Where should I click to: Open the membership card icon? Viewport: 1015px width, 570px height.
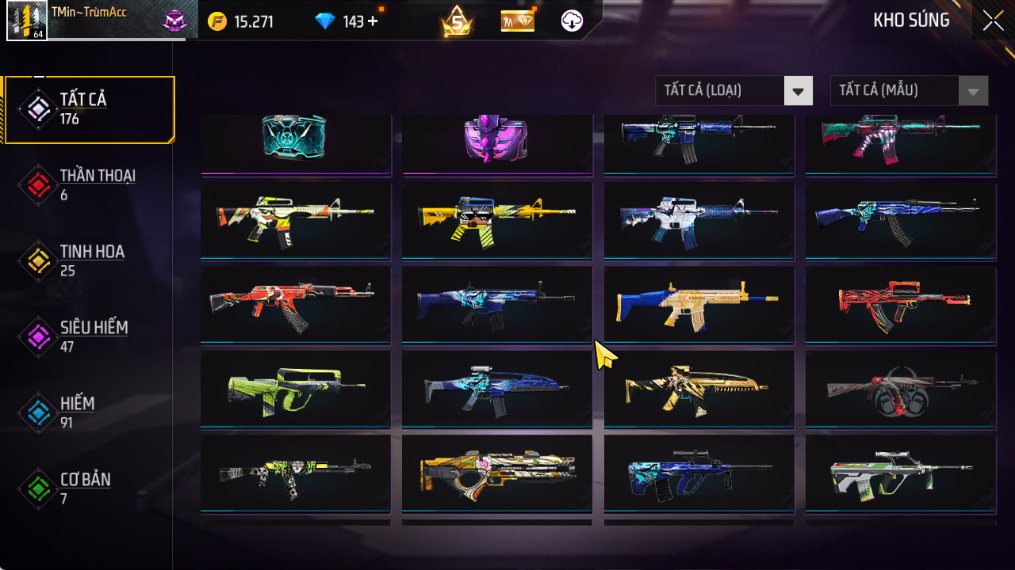point(517,21)
